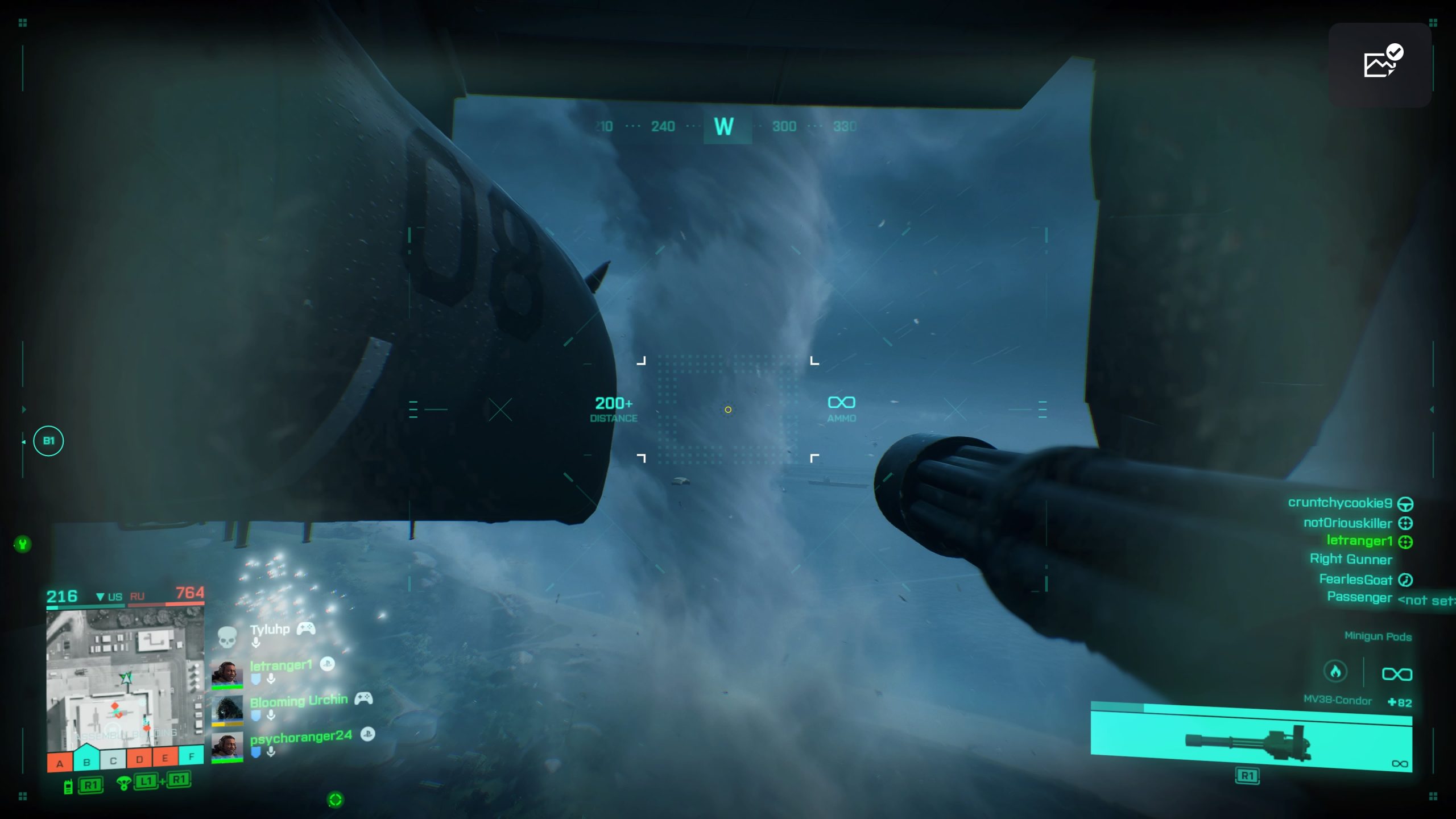This screenshot has height=819, width=1456.
Task: Expand the B1 marker on the left edge
Action: pos(48,441)
